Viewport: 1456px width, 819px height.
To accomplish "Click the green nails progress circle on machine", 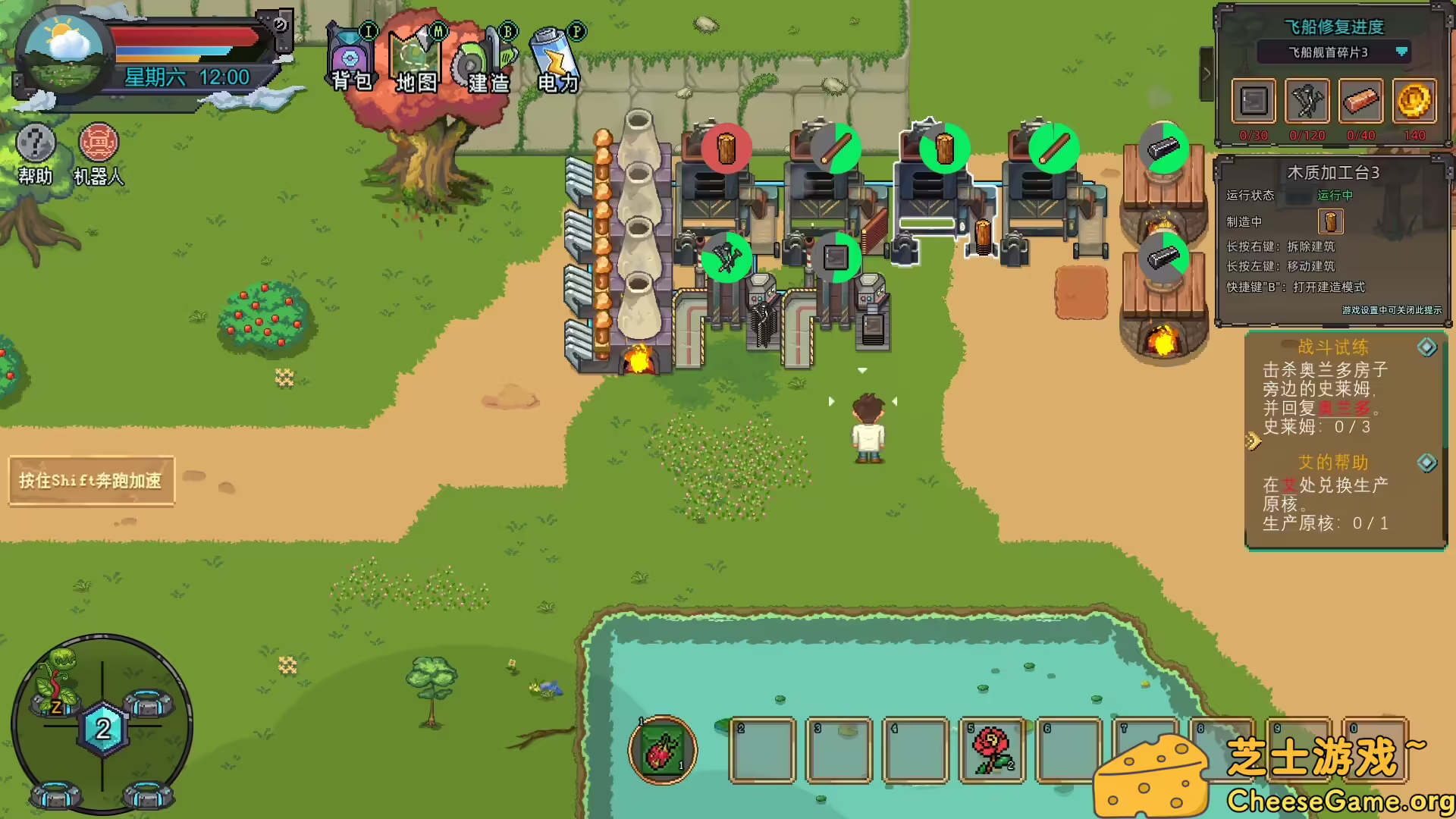I will click(x=726, y=258).
